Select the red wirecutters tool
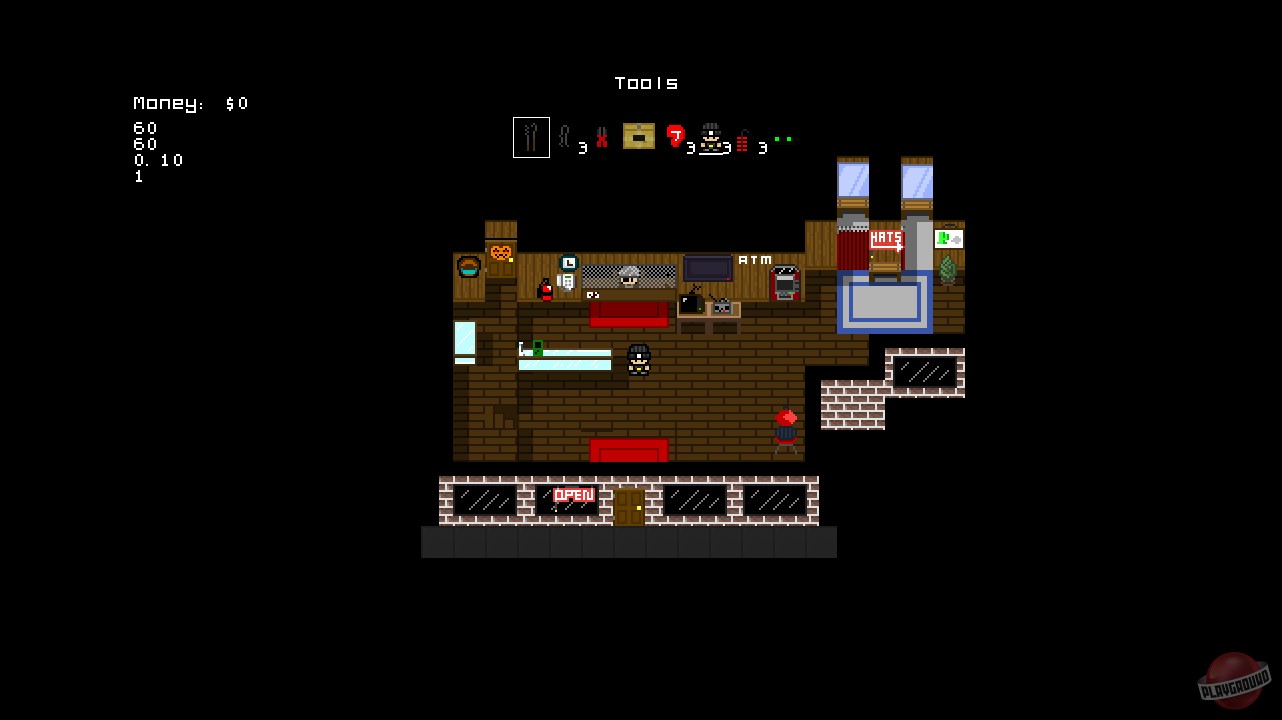1282x720 pixels. 601,138
